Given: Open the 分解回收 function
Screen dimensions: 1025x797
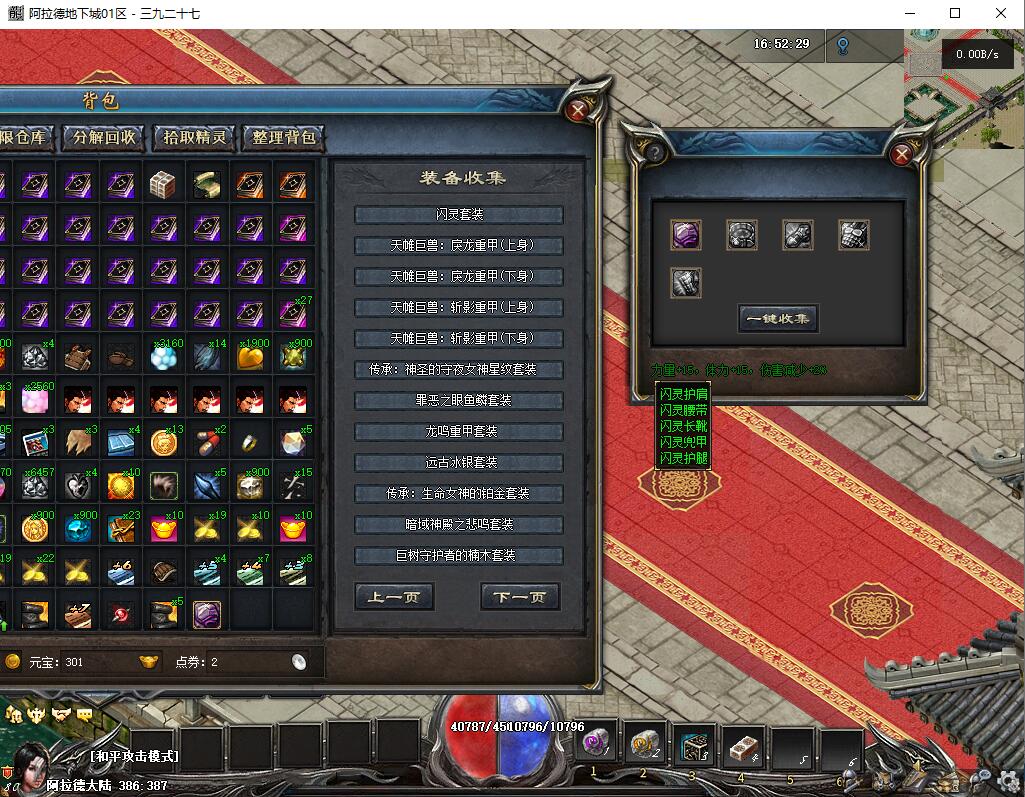Looking at the screenshot, I should pos(104,138).
